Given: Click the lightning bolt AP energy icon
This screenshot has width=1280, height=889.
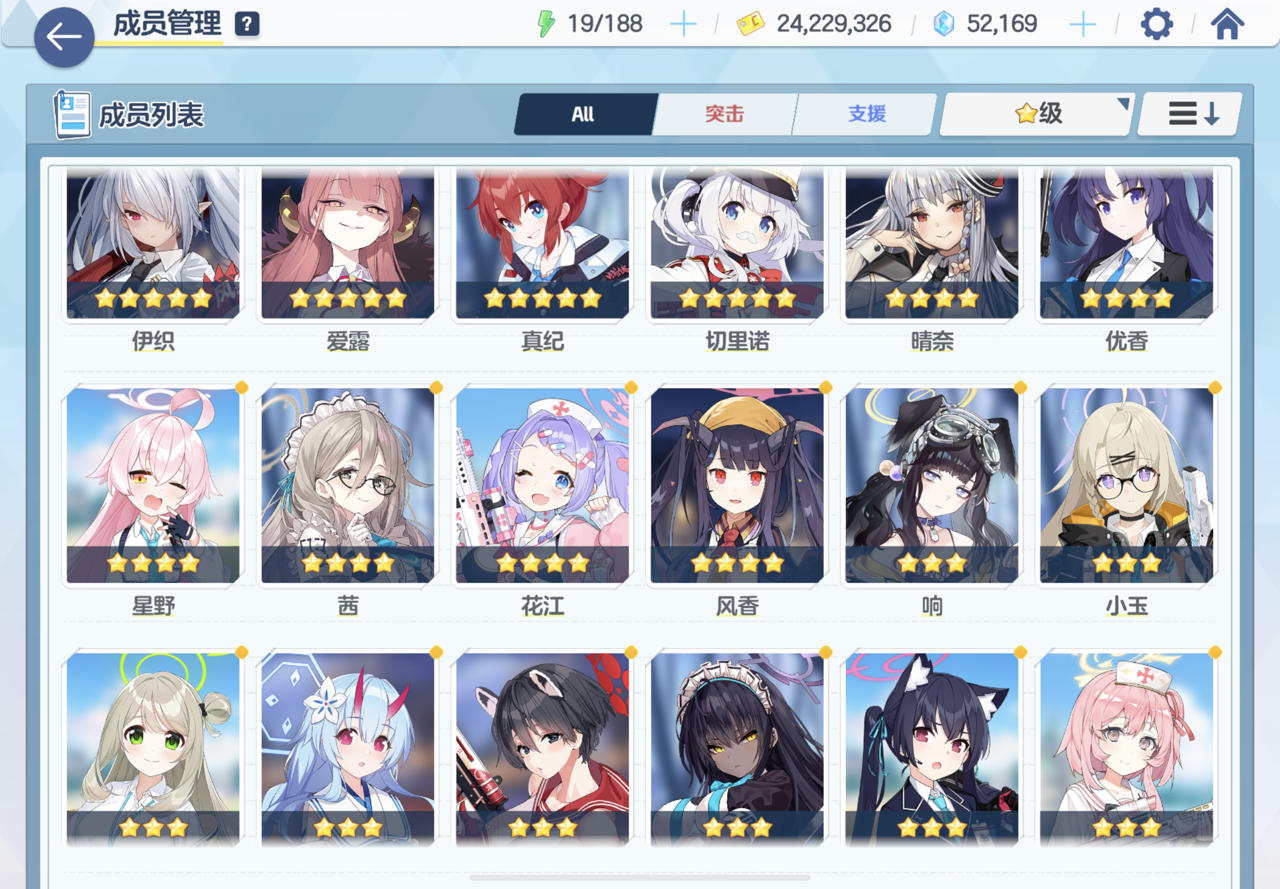Looking at the screenshot, I should pyautogui.click(x=547, y=22).
